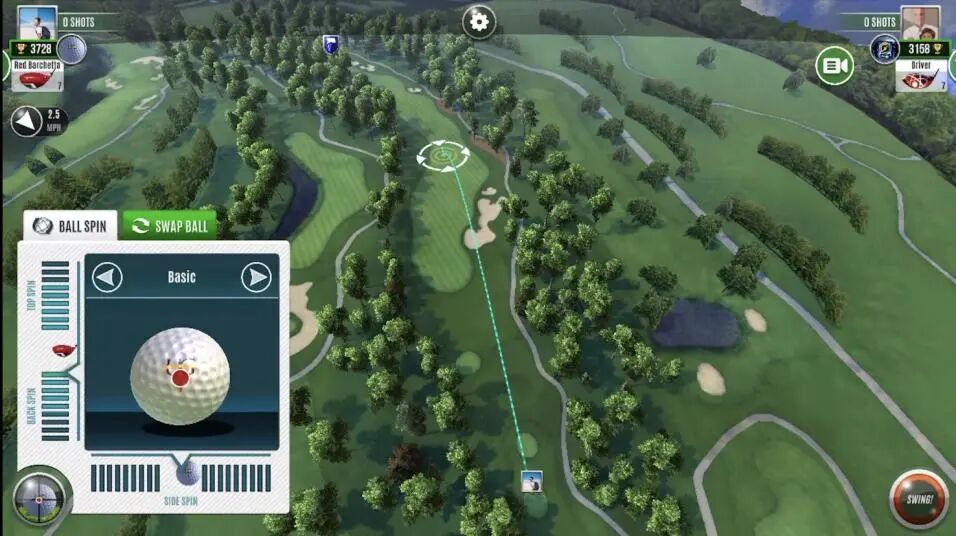
Task: Click the opponent's club badge beside 3158
Action: pos(883,49)
